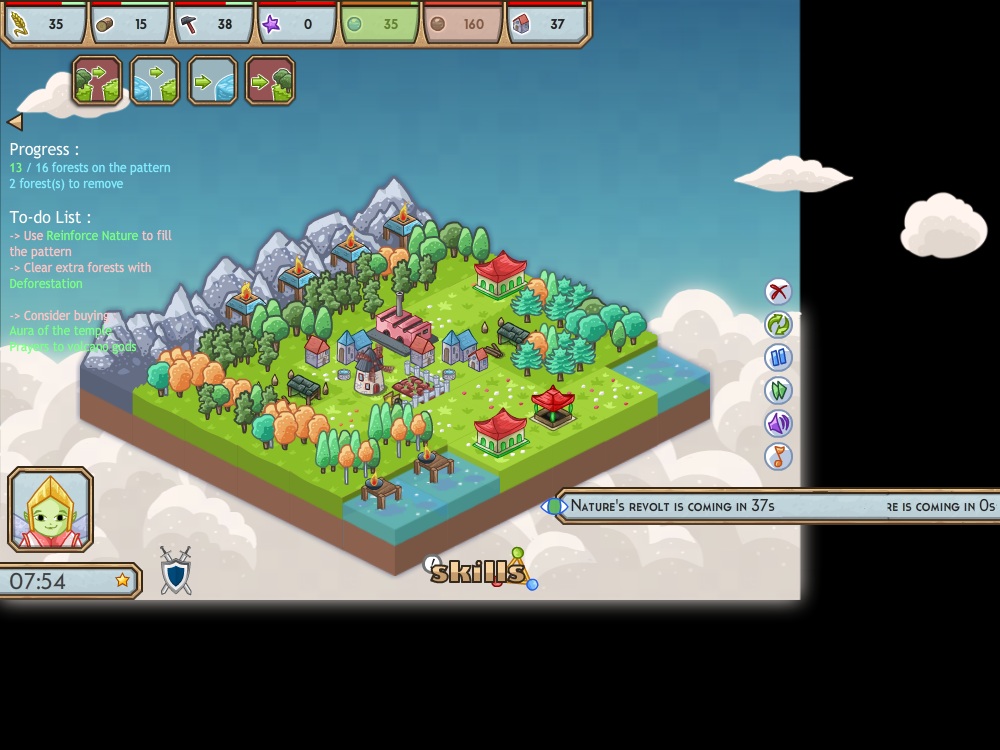
Task: Select the hammer production resource counter
Action: tap(213, 24)
